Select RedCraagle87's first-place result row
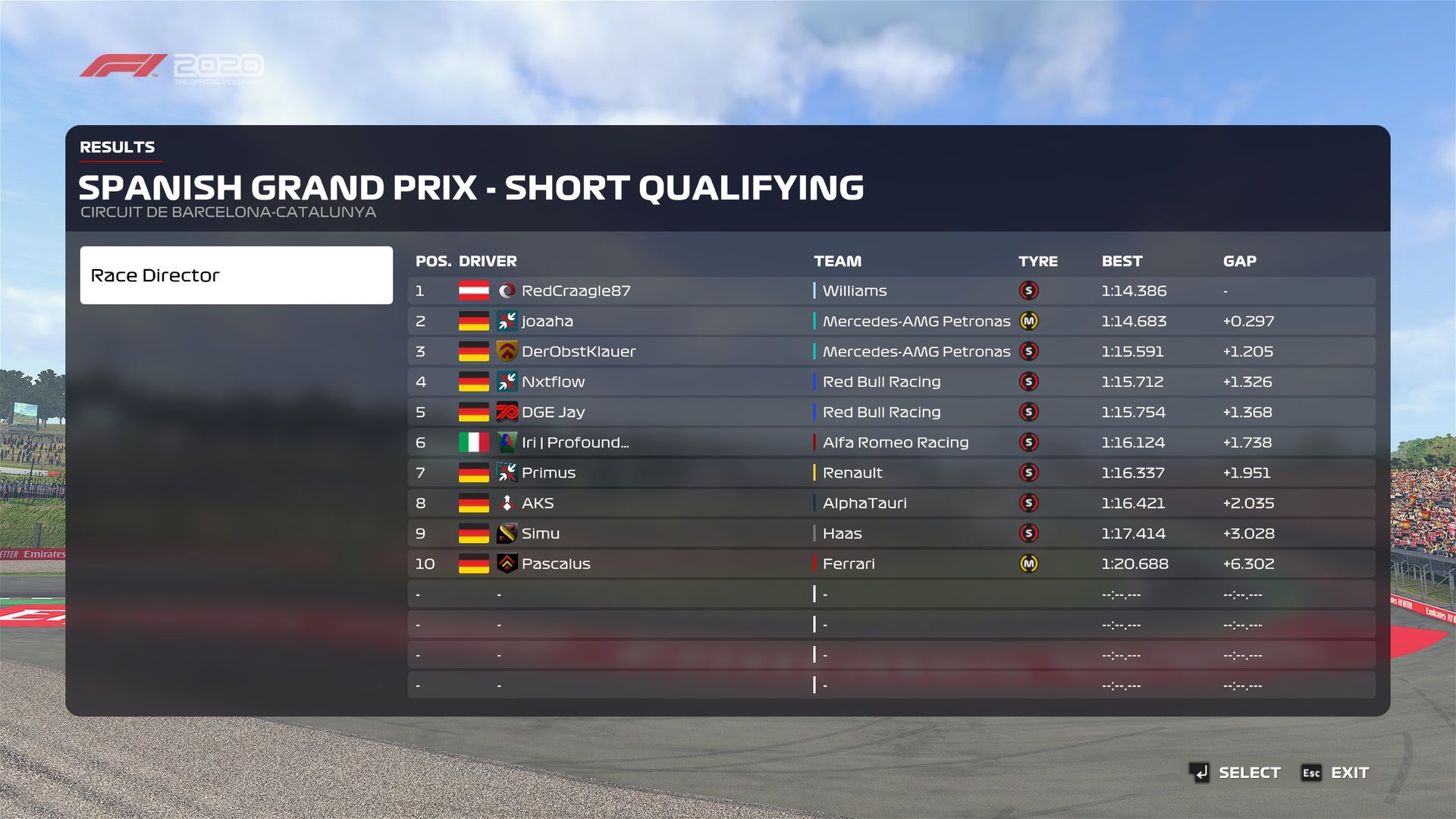 pos(891,291)
